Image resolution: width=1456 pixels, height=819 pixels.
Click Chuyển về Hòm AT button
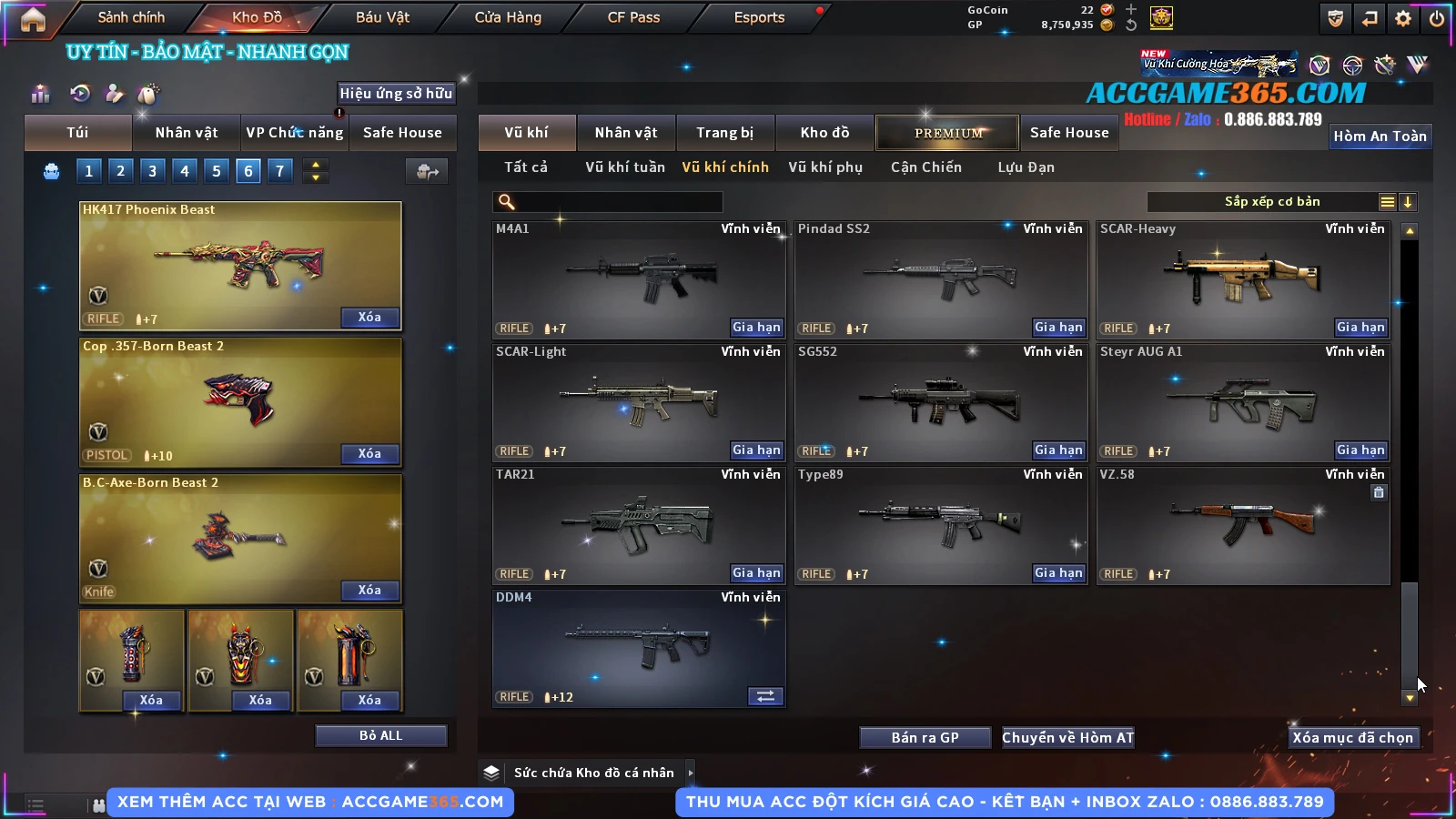pyautogui.click(x=1067, y=738)
